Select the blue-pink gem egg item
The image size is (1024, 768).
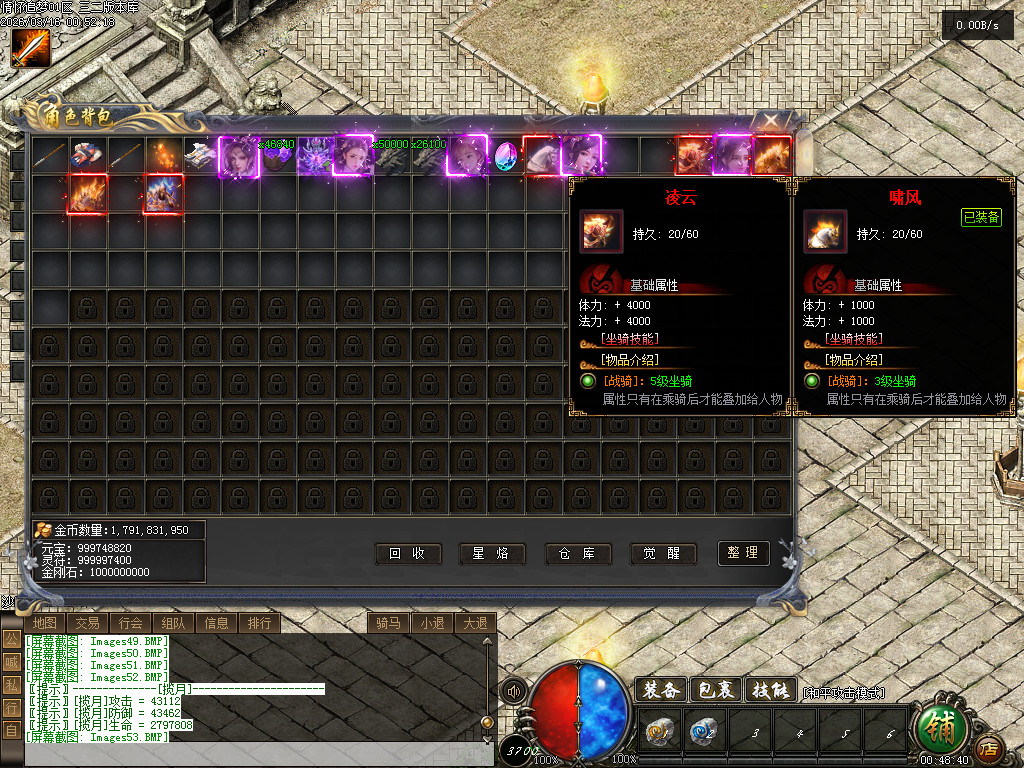508,155
